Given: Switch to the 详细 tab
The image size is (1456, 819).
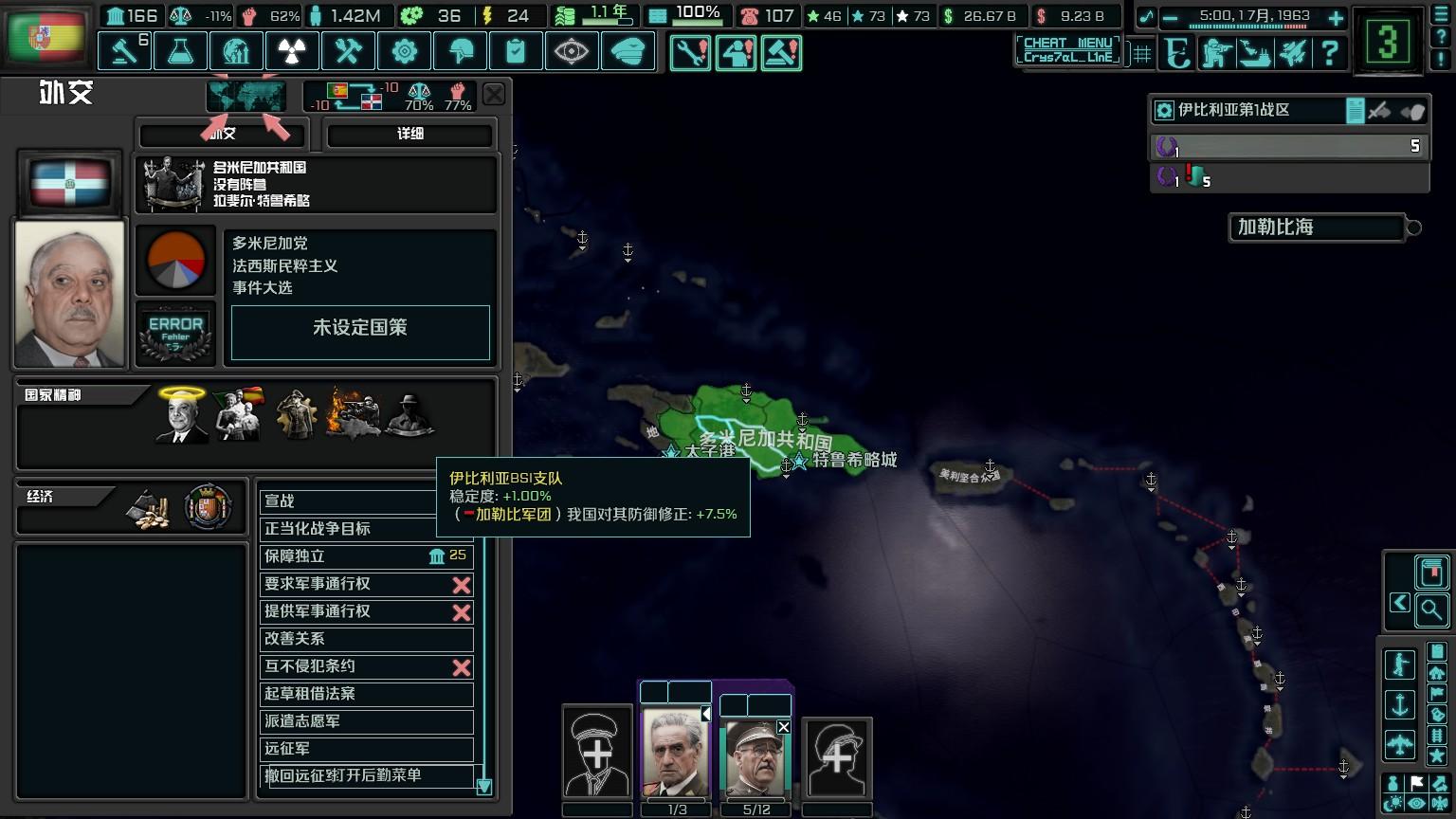Looking at the screenshot, I should coord(409,135).
